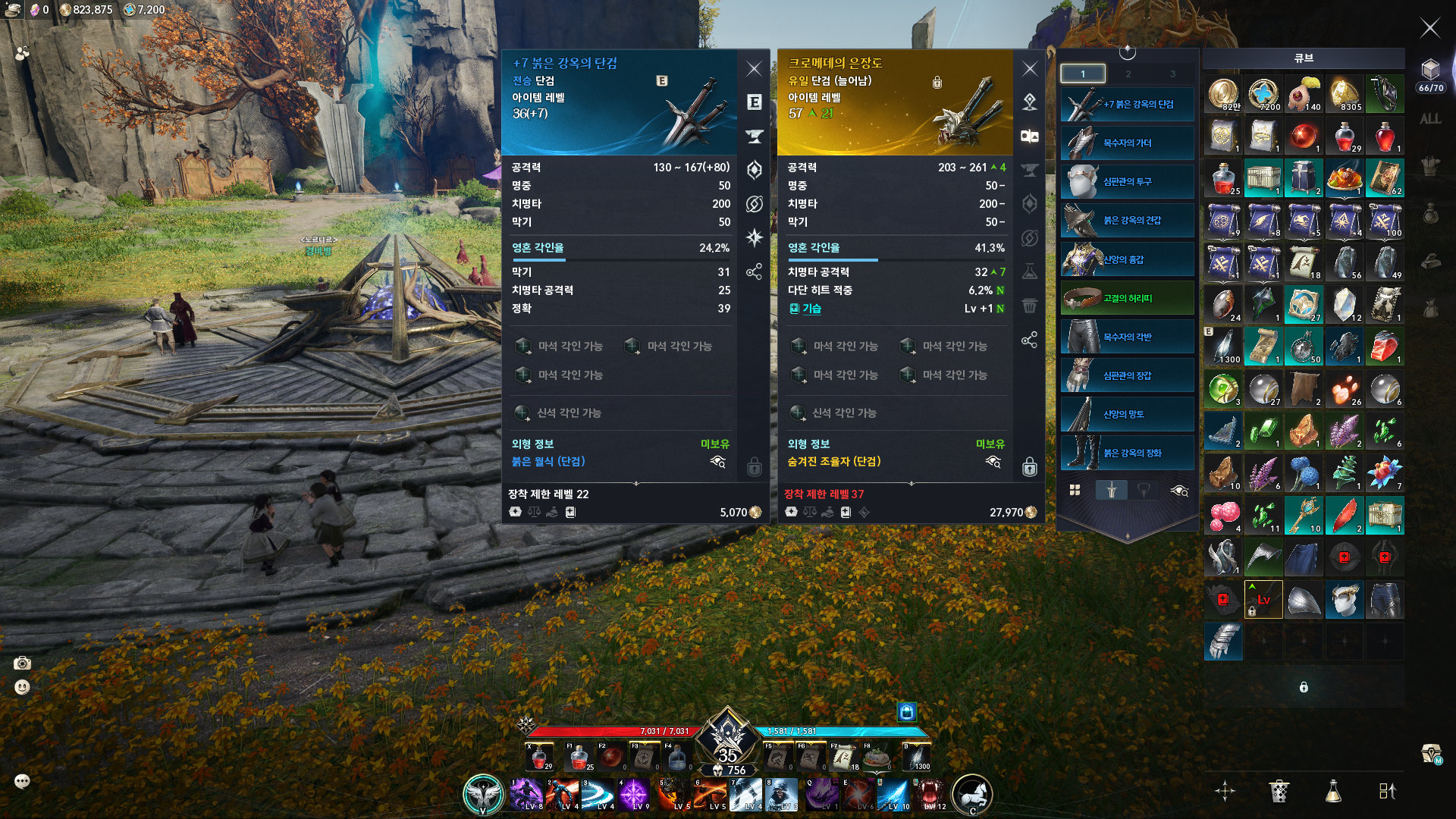The height and width of the screenshot is (819, 1456).
Task: Choose the 고결의 허리띠 belt row
Action: coord(1127,298)
